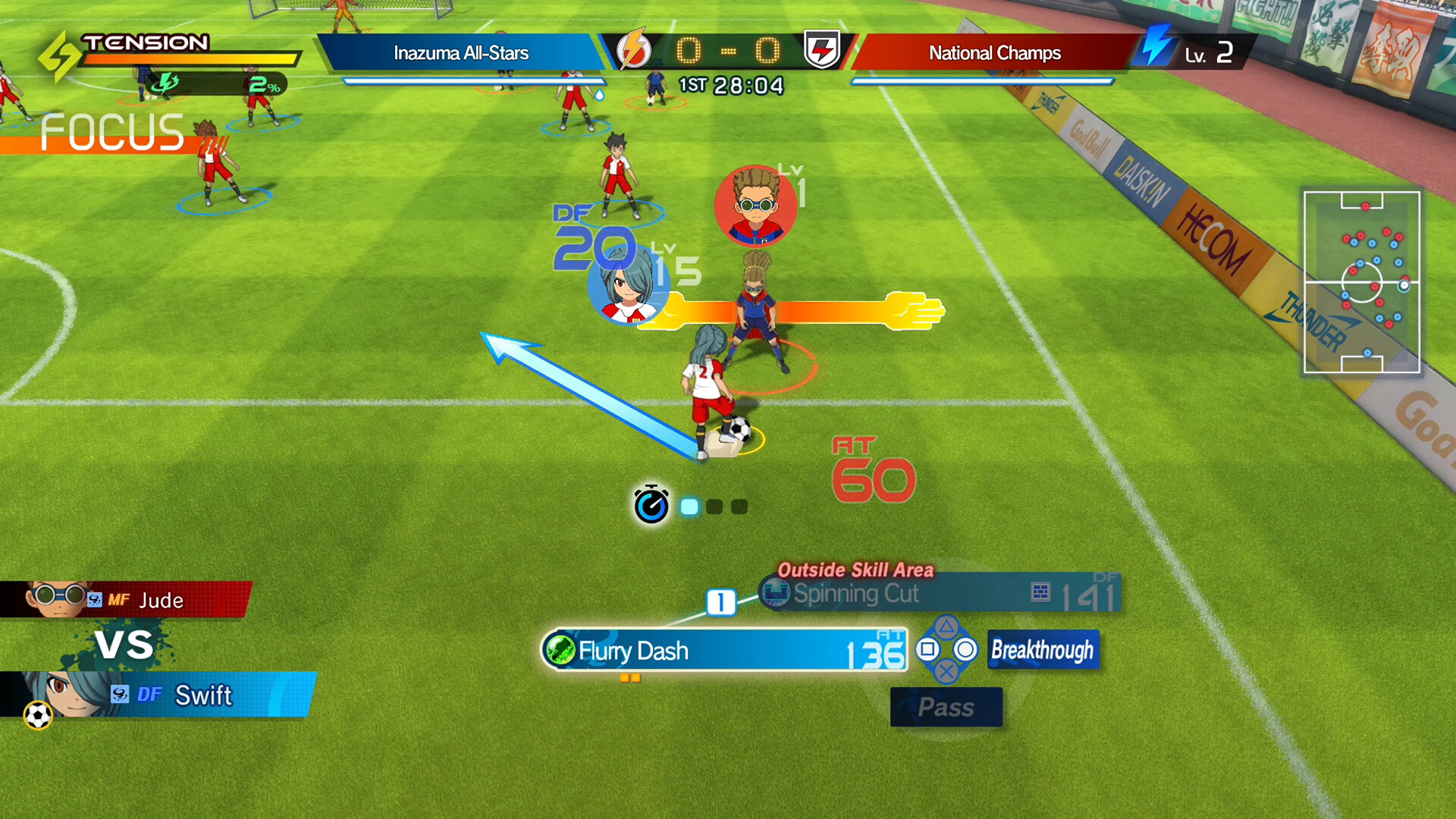This screenshot has width=1456, height=819.
Task: Select the stopwatch icon below the ball carrier
Action: (x=652, y=504)
